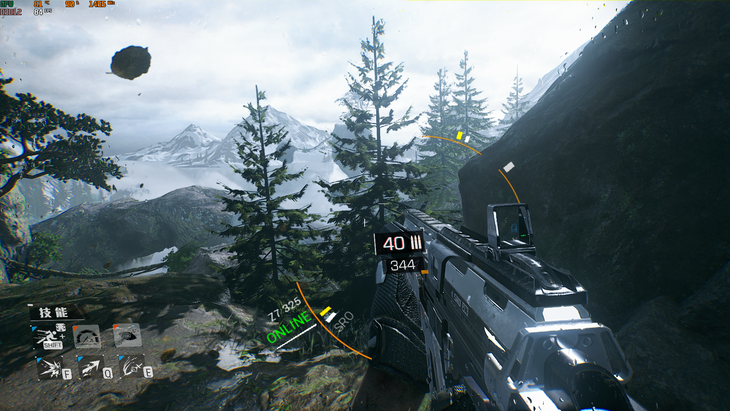The height and width of the screenshot is (411, 730).
Task: Select the speedometer gauge skill icon
Action: (87, 337)
